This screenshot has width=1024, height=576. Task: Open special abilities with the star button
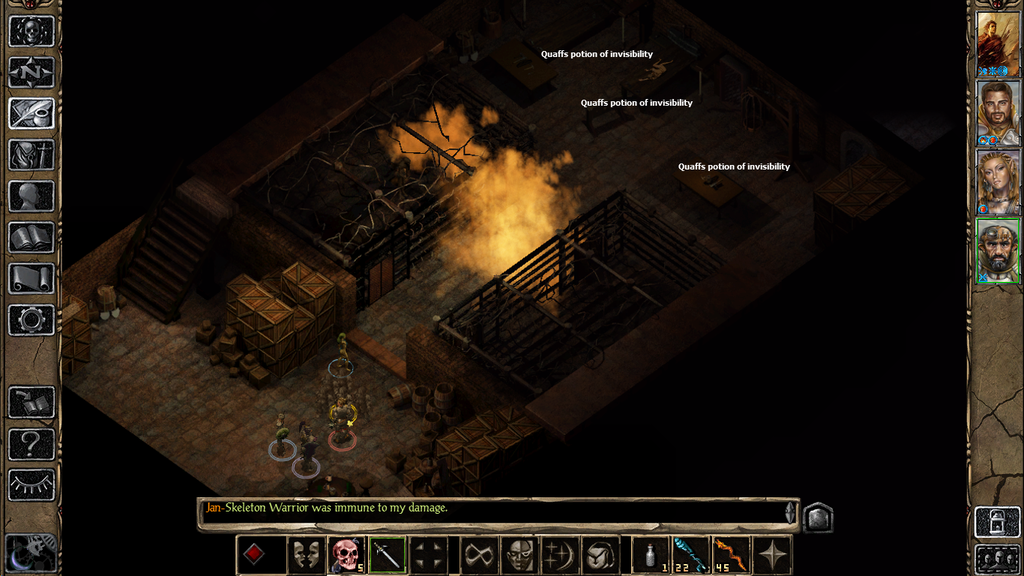pos(773,555)
